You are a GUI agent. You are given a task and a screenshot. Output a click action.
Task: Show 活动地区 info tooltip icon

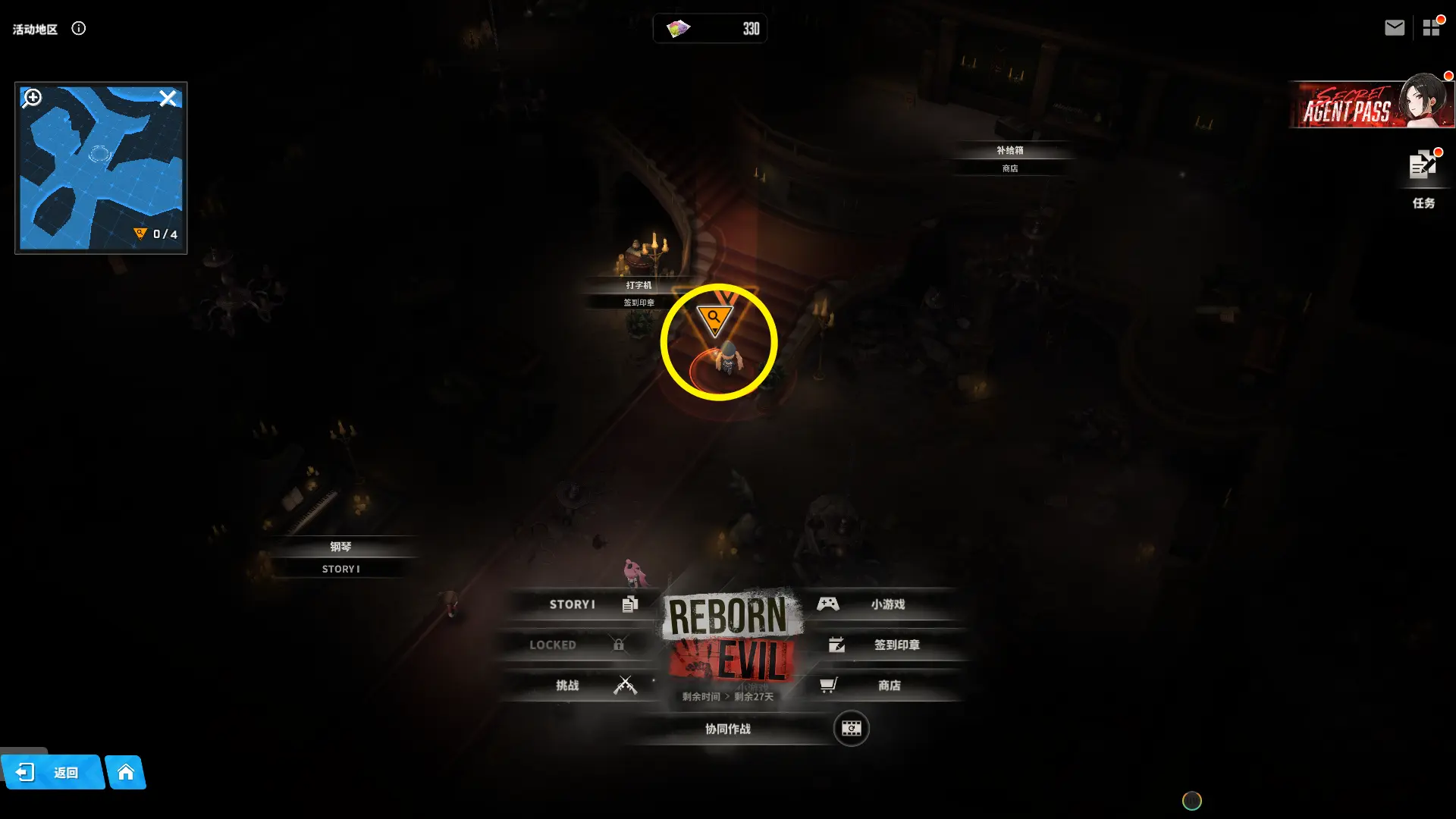79,29
